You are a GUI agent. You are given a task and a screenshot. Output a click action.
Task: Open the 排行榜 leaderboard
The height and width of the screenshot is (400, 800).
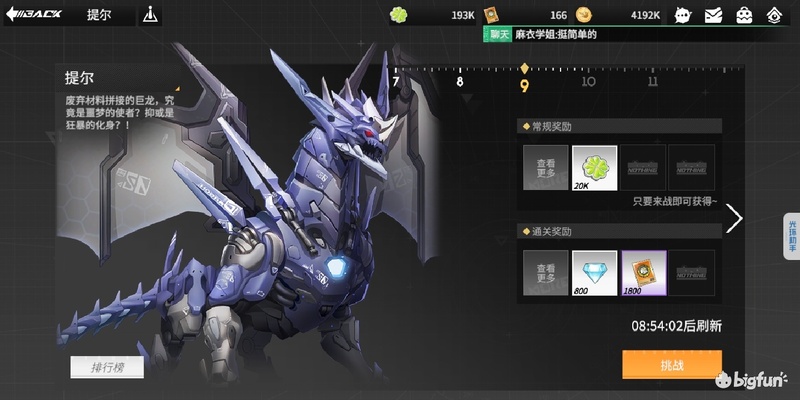click(x=106, y=367)
